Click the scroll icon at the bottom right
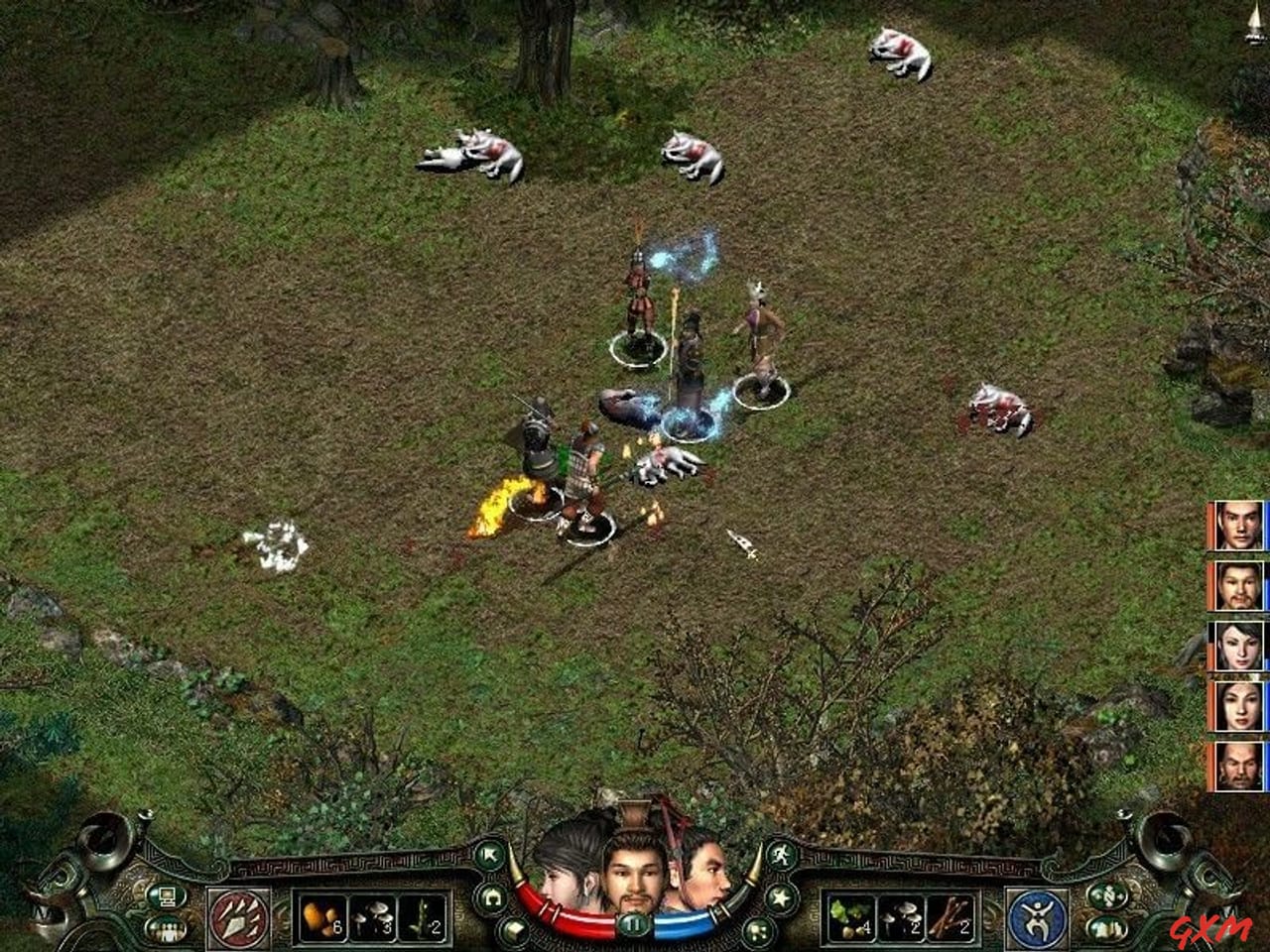This screenshot has height=952, width=1270. [x=1105, y=927]
